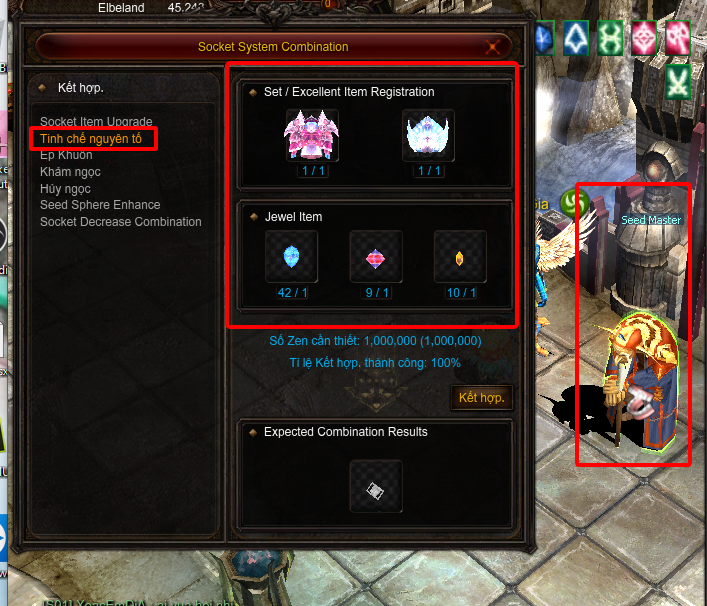The image size is (707, 606).
Task: Click the expected combination result slot
Action: click(x=376, y=487)
